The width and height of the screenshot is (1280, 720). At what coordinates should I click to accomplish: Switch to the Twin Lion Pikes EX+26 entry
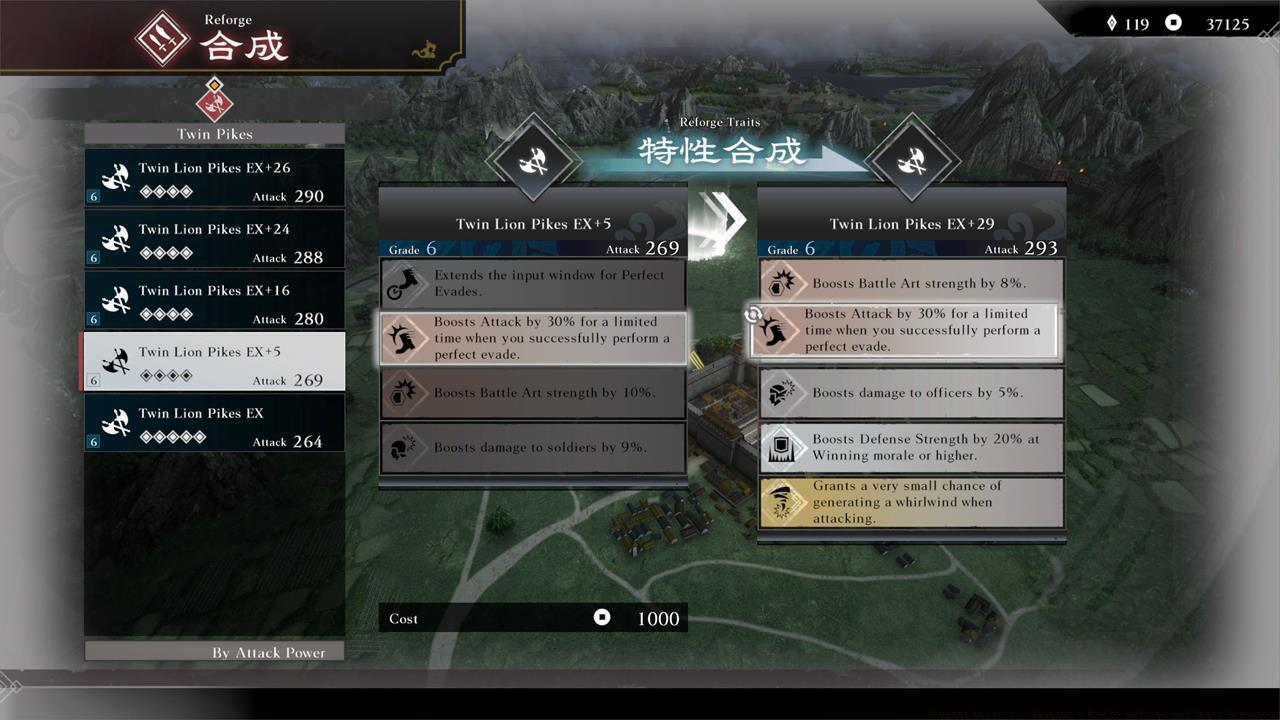pyautogui.click(x=214, y=177)
